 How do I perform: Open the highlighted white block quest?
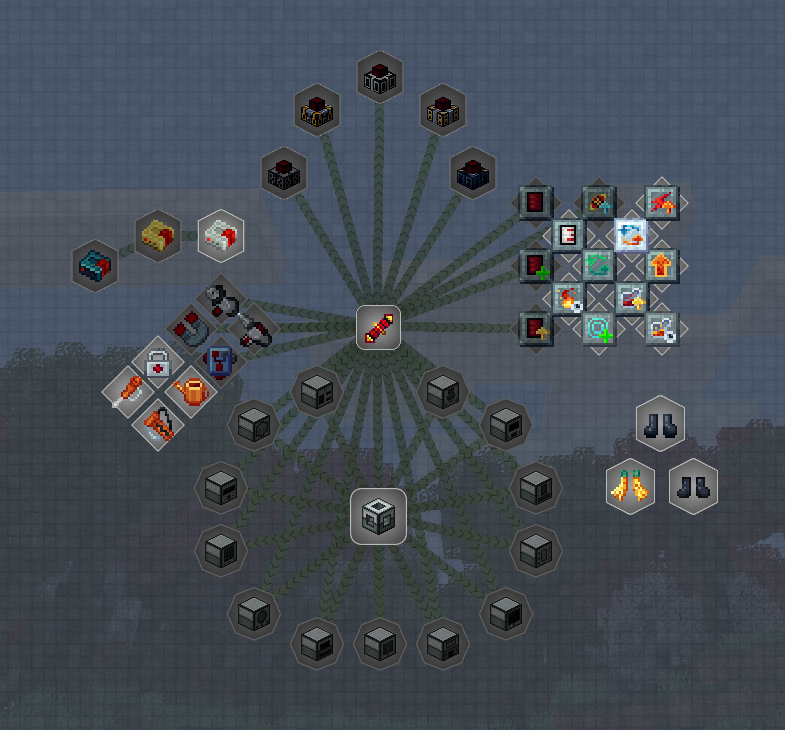point(221,235)
